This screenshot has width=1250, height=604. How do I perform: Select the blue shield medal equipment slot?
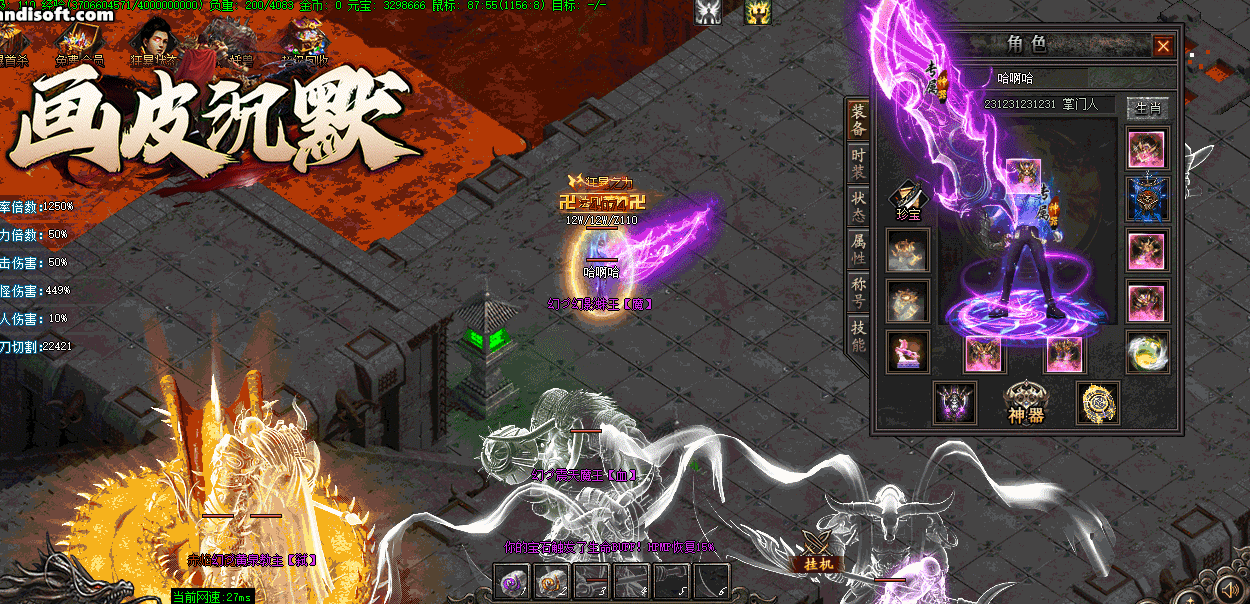click(x=1147, y=198)
